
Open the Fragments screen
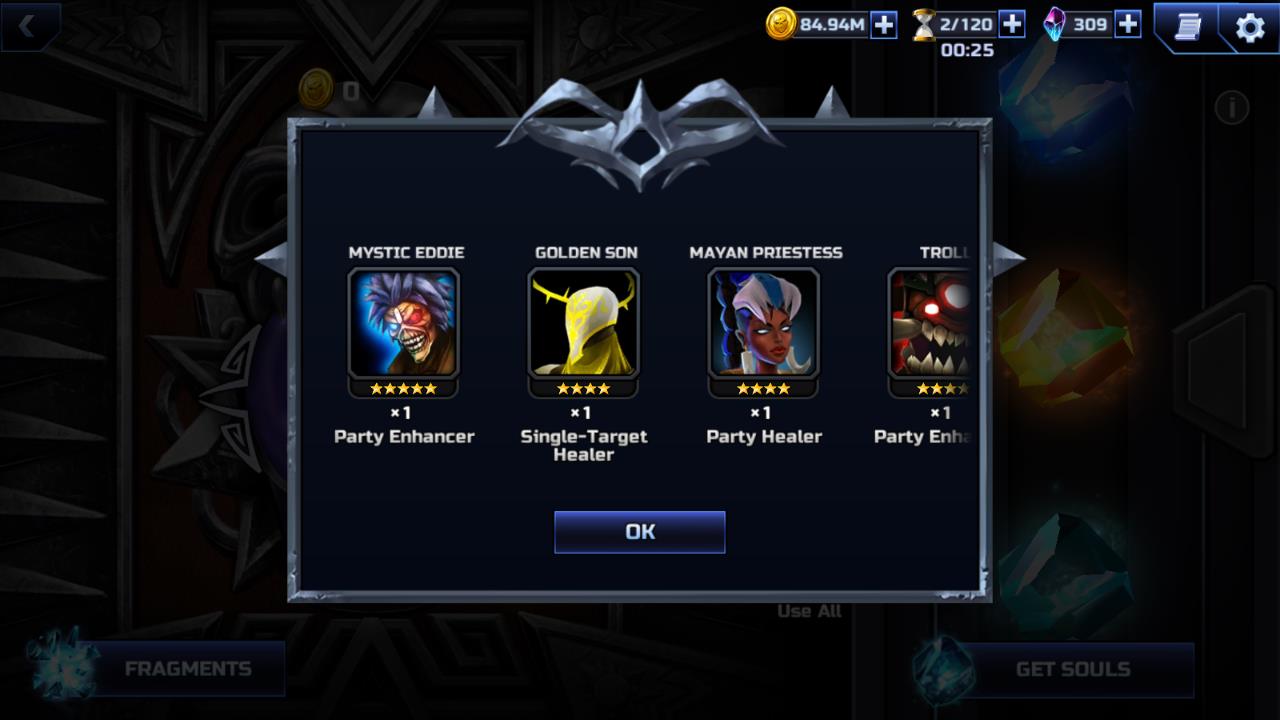187,669
